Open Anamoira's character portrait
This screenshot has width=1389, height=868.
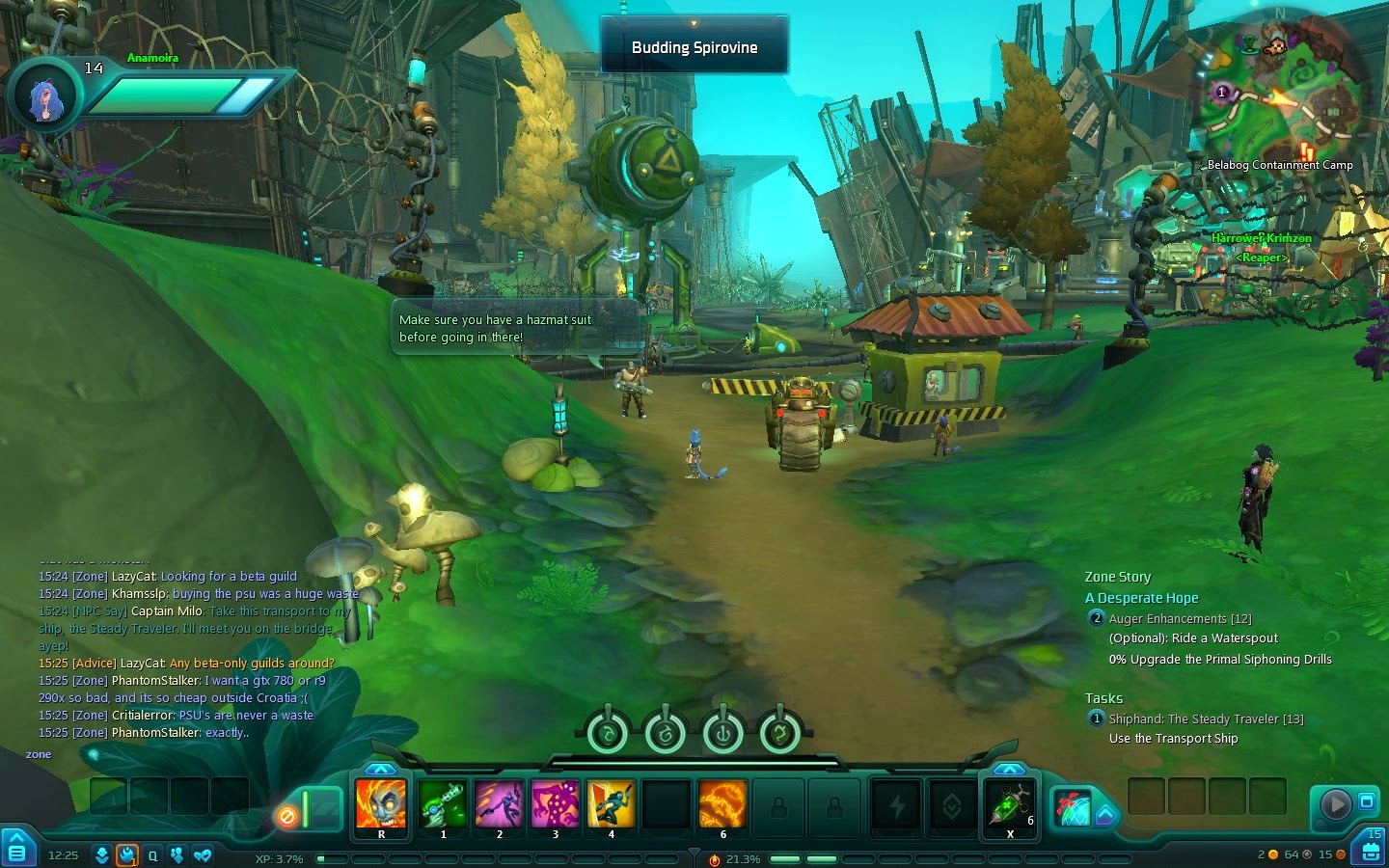(45, 97)
